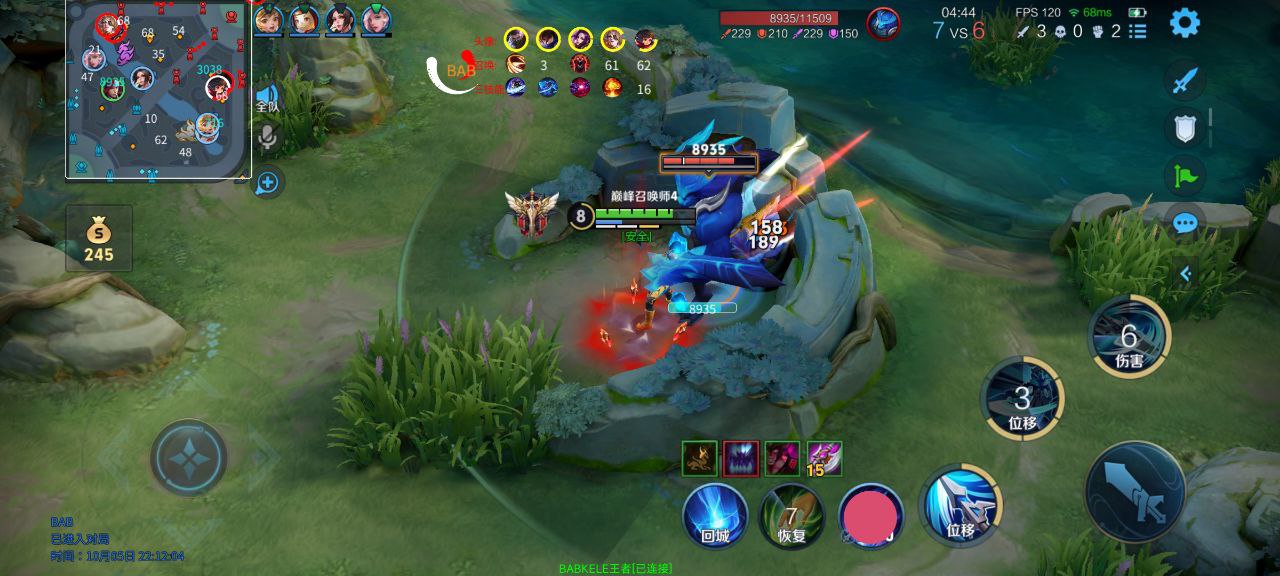Use the 恢复 heal skill
Viewport: 1280px width, 576px height.
pos(791,516)
